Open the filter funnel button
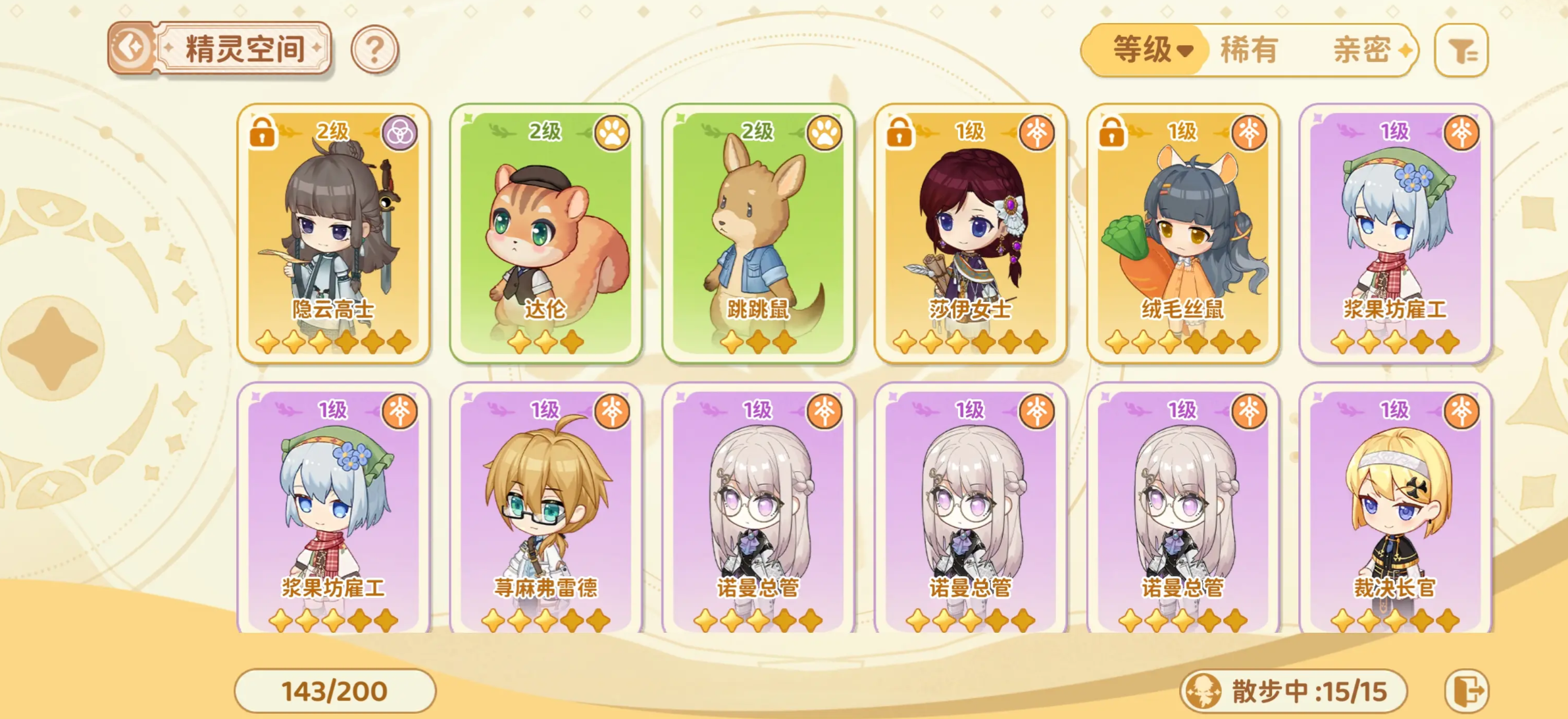The width and height of the screenshot is (1568, 719). coord(1461,51)
